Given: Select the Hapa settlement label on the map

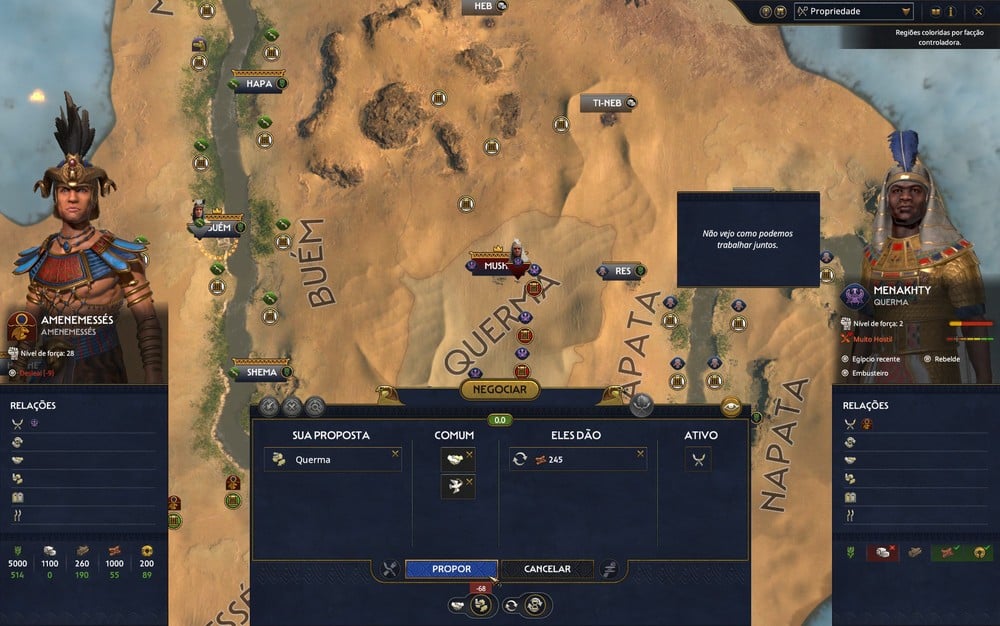Looking at the screenshot, I should (258, 84).
